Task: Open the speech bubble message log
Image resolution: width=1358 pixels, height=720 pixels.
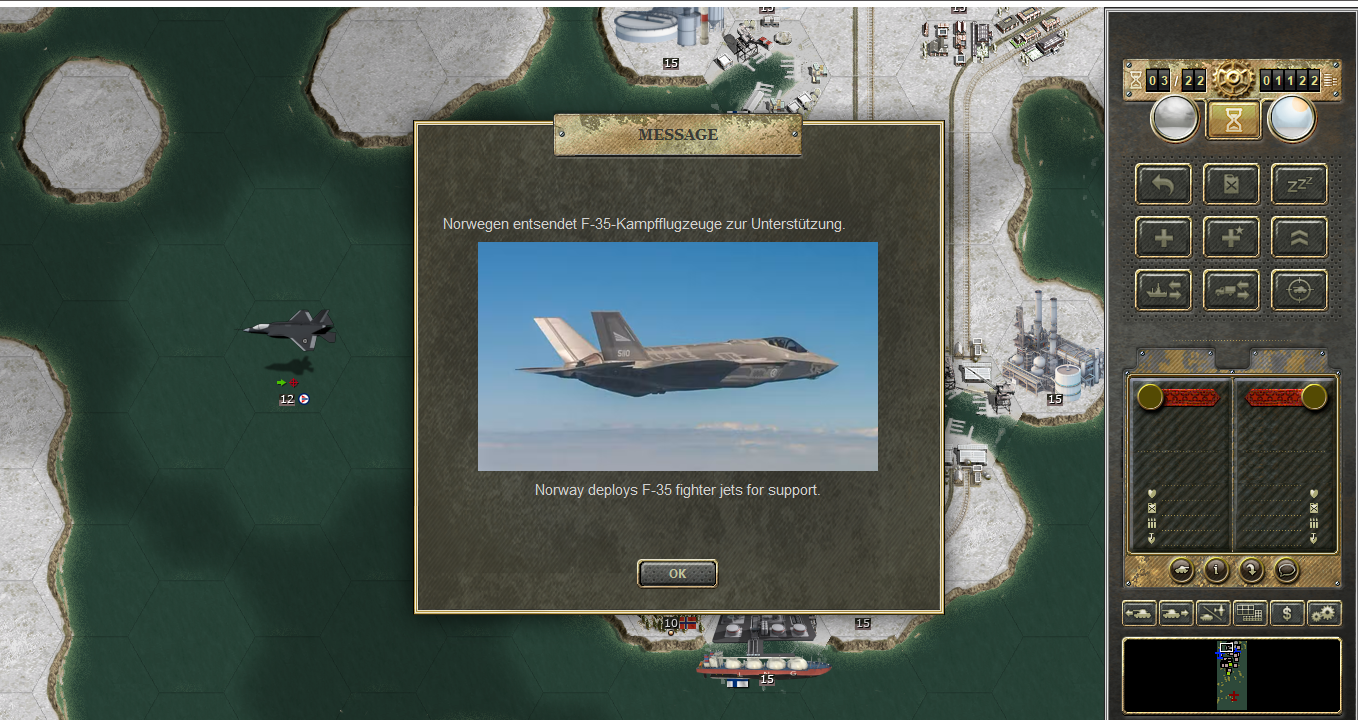Action: coord(1286,570)
